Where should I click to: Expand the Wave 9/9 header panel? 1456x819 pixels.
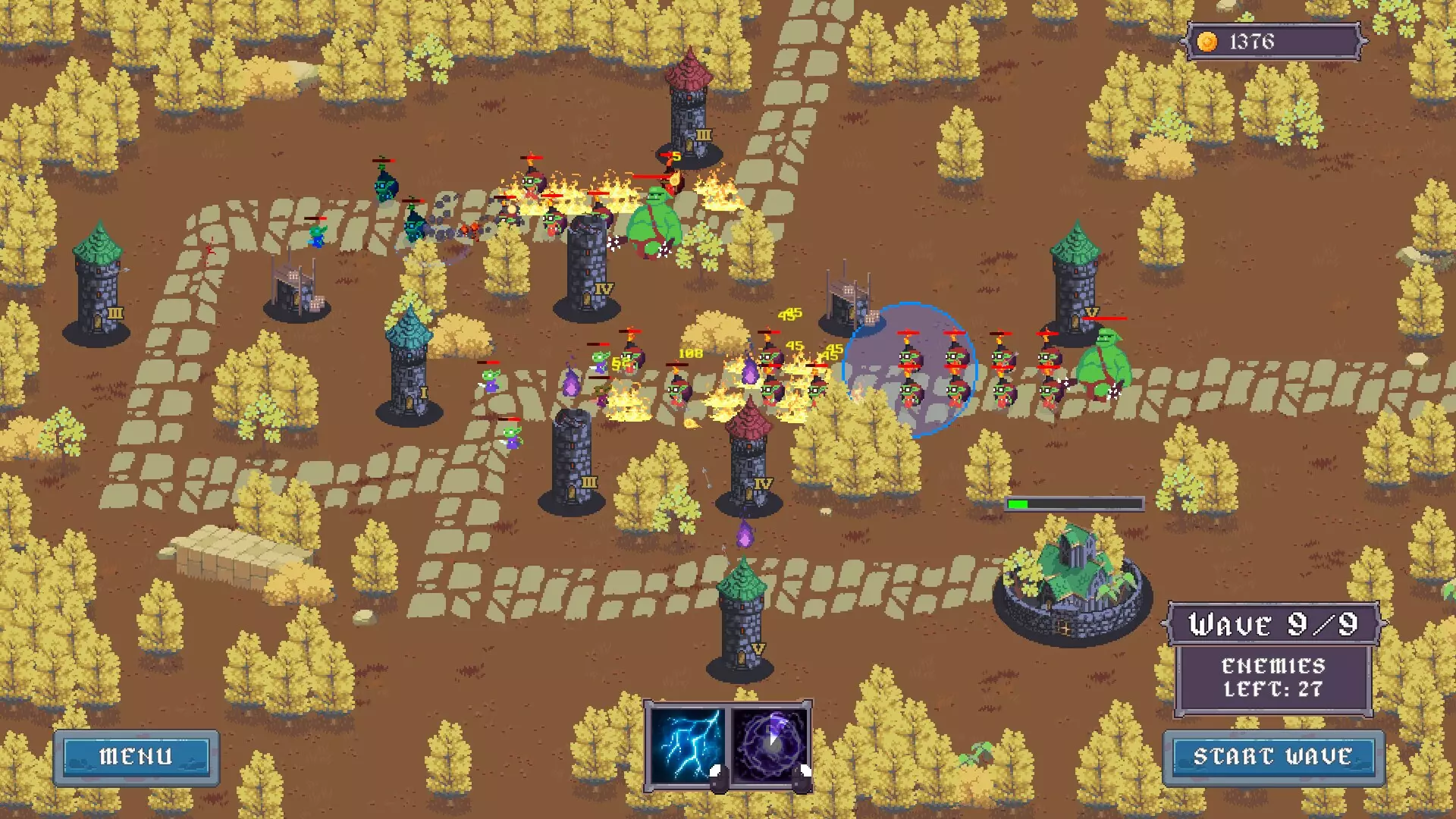pos(1272,625)
